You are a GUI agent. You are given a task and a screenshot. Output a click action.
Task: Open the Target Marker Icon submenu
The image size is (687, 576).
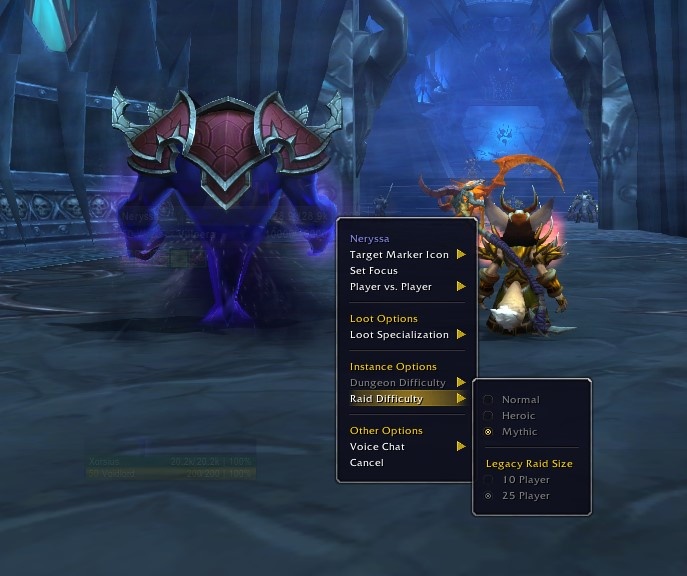coord(400,255)
